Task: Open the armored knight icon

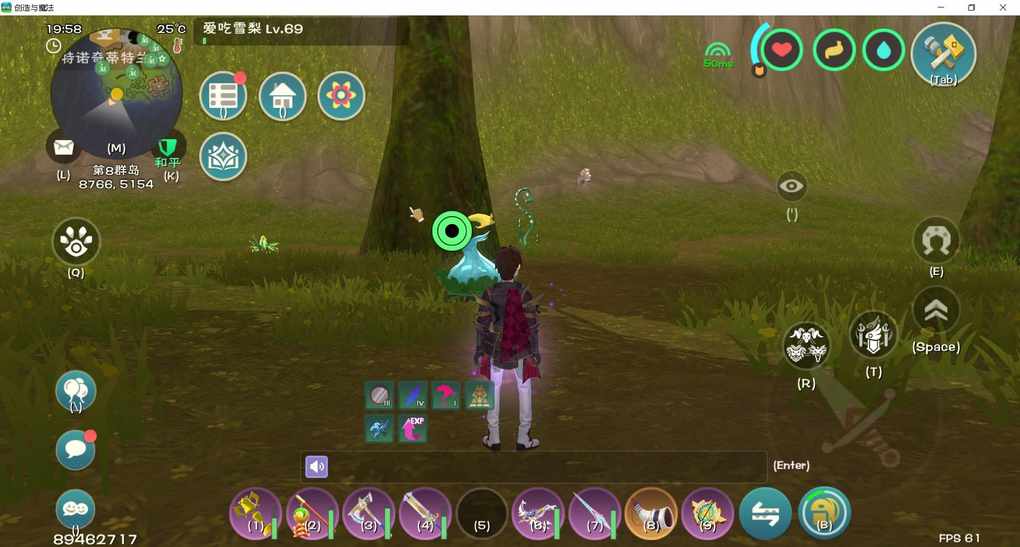Action: pos(873,335)
